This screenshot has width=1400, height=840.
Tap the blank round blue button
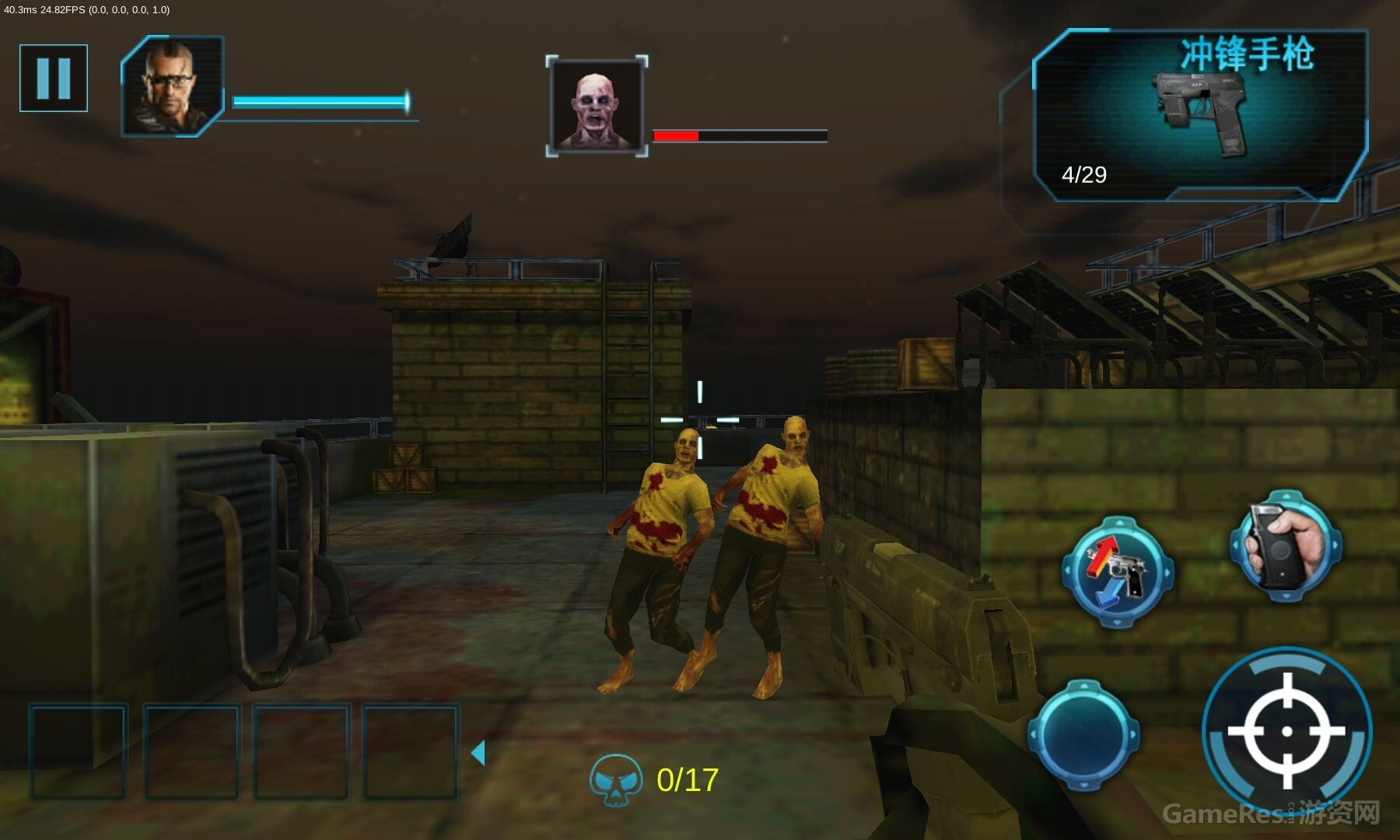1083,734
